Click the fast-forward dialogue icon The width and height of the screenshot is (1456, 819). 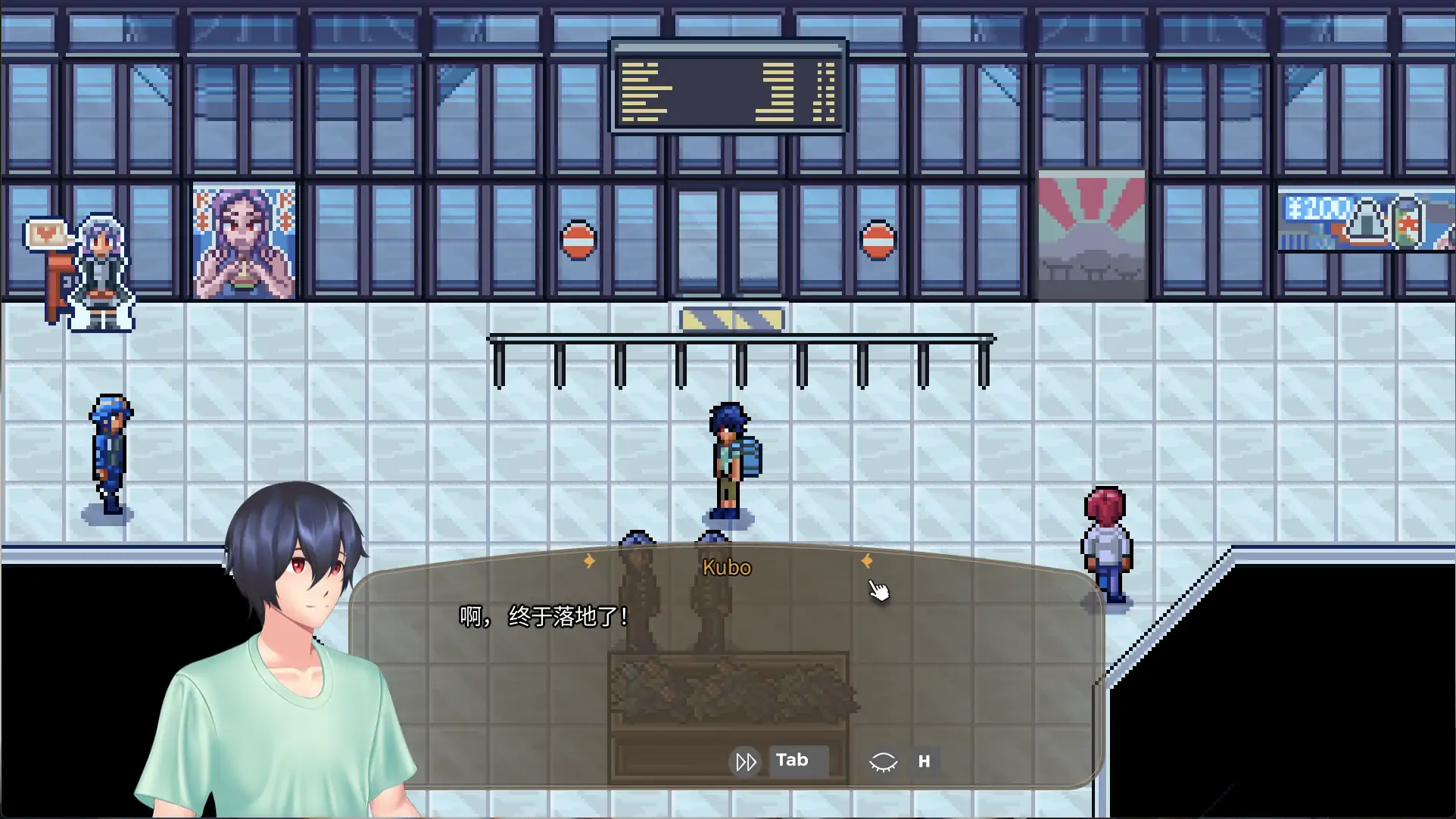click(745, 761)
